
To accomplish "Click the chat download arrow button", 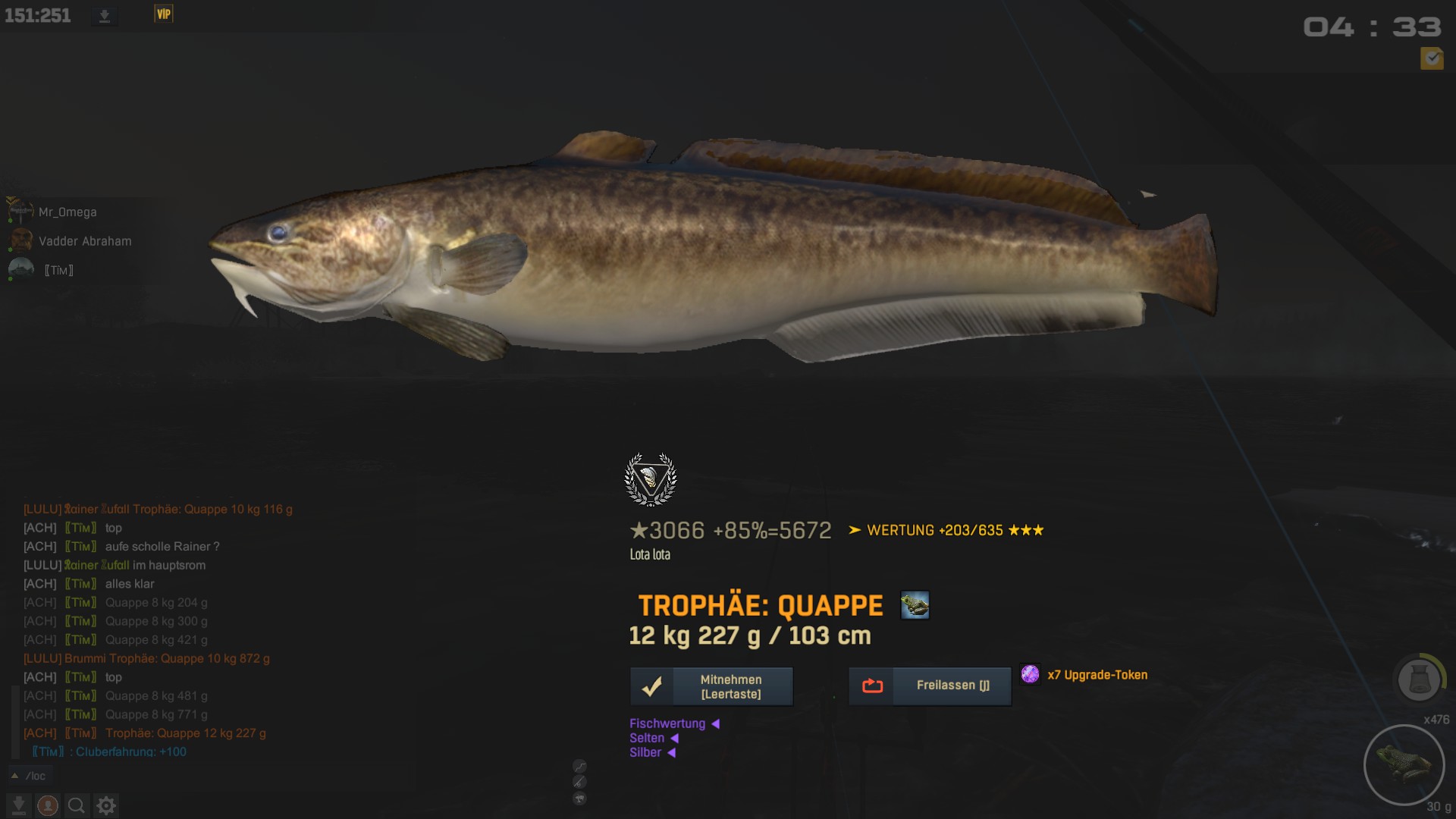I will [x=19, y=805].
